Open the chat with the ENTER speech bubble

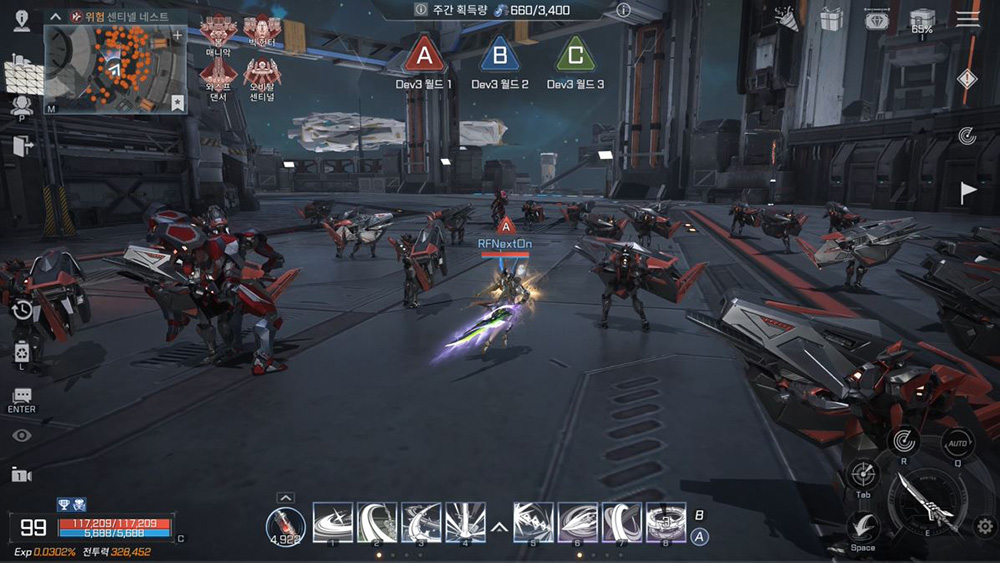pos(21,398)
